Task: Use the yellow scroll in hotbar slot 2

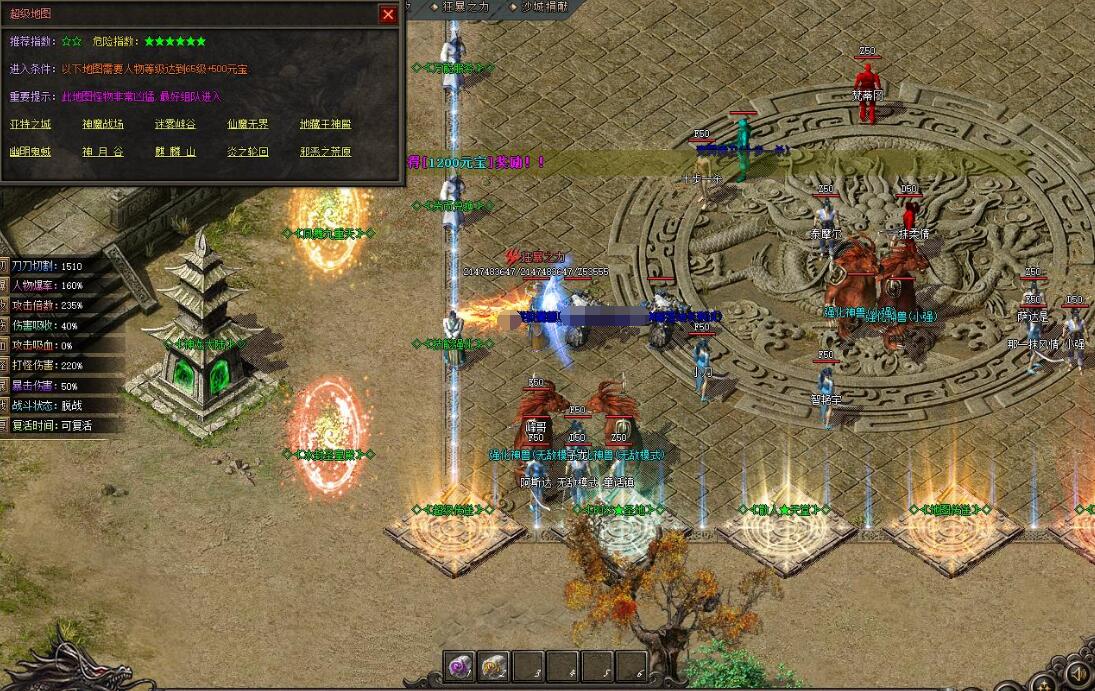Action: coord(494,666)
